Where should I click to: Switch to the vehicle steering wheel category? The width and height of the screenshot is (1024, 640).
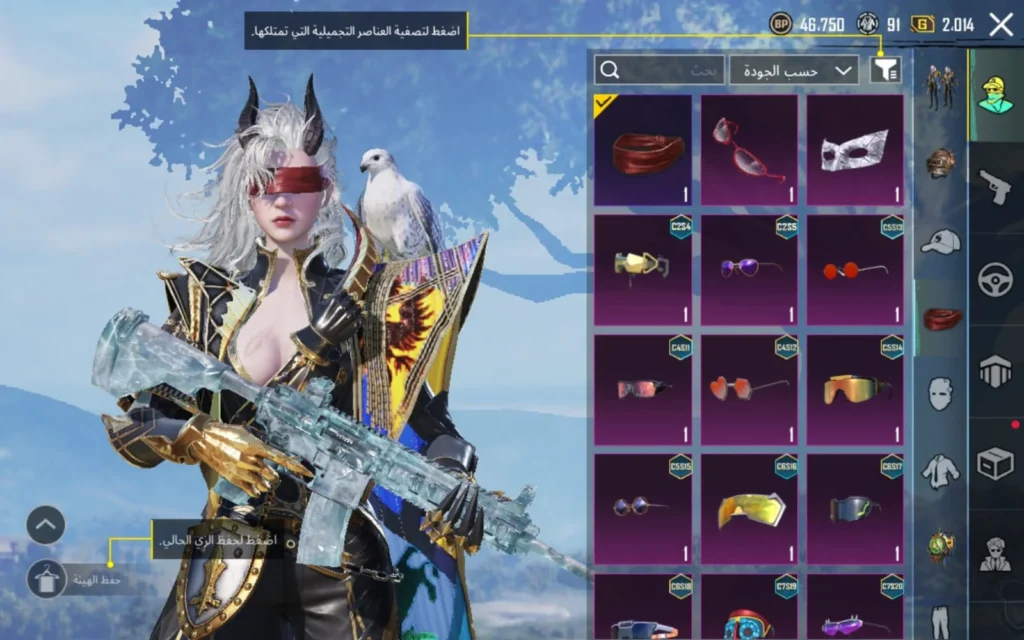995,279
